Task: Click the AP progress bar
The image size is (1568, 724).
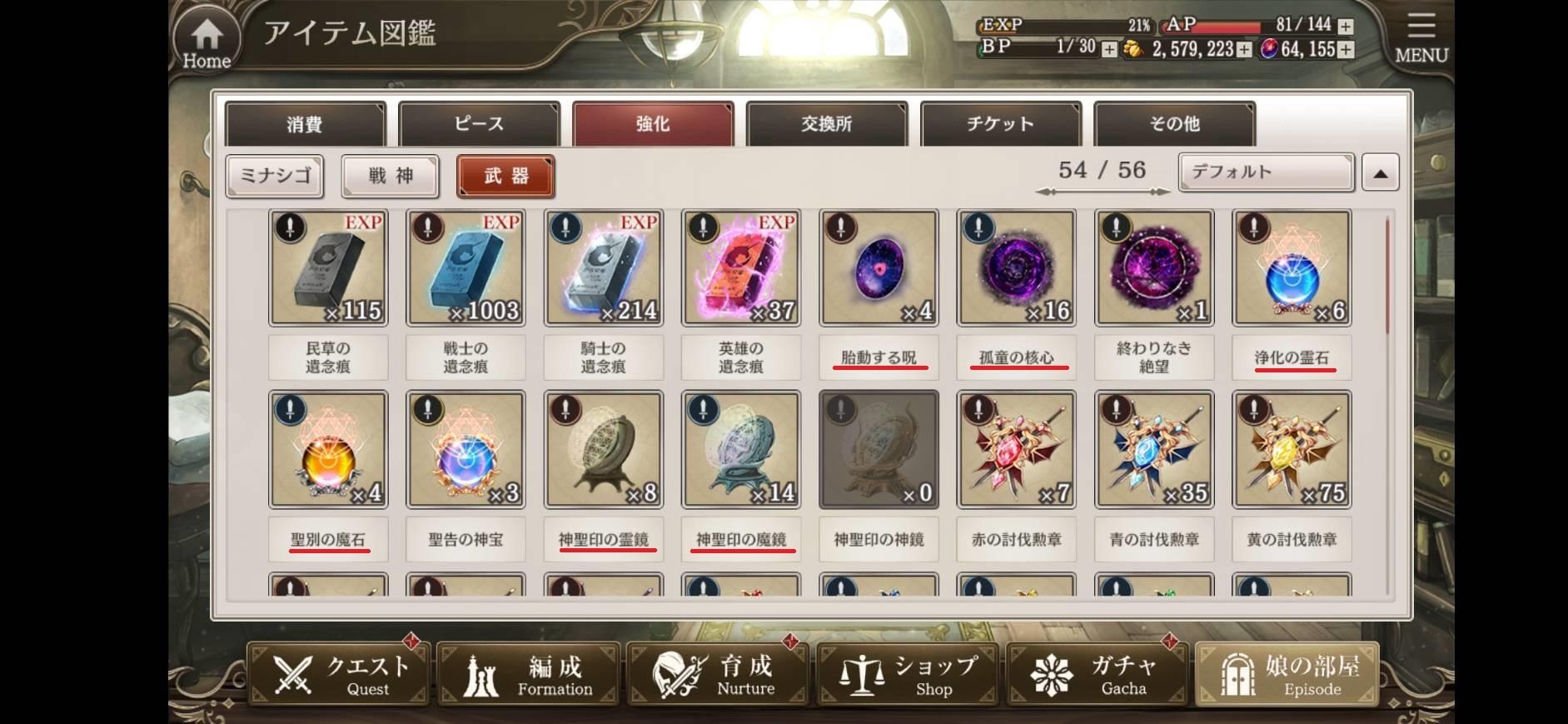Action: (x=1230, y=26)
